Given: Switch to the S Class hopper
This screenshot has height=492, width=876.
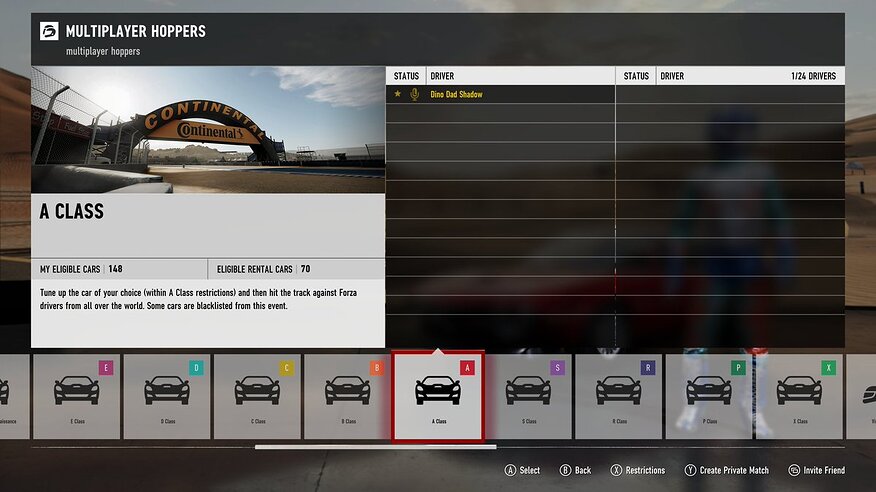Looking at the screenshot, I should click(529, 396).
